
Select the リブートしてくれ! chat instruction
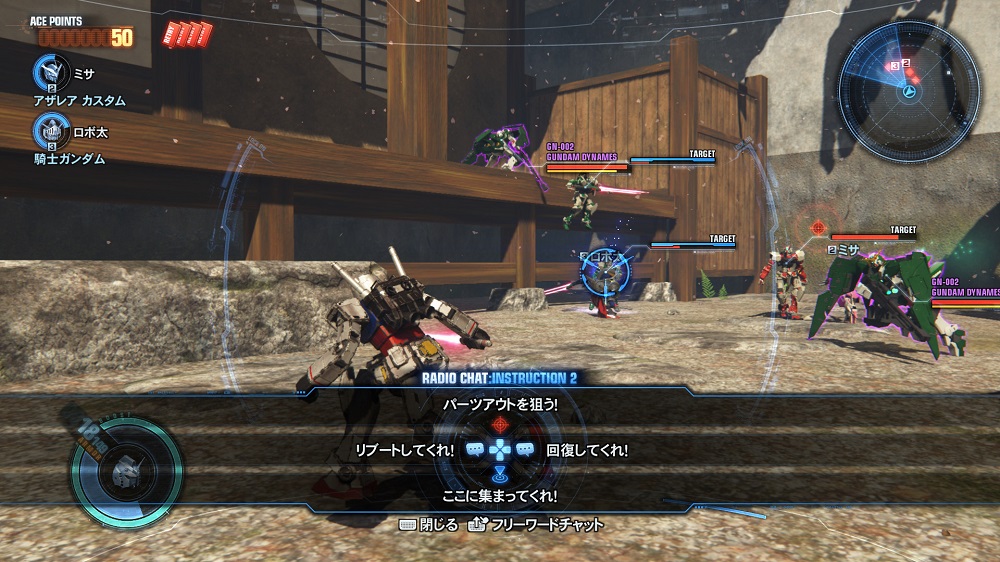pyautogui.click(x=404, y=451)
